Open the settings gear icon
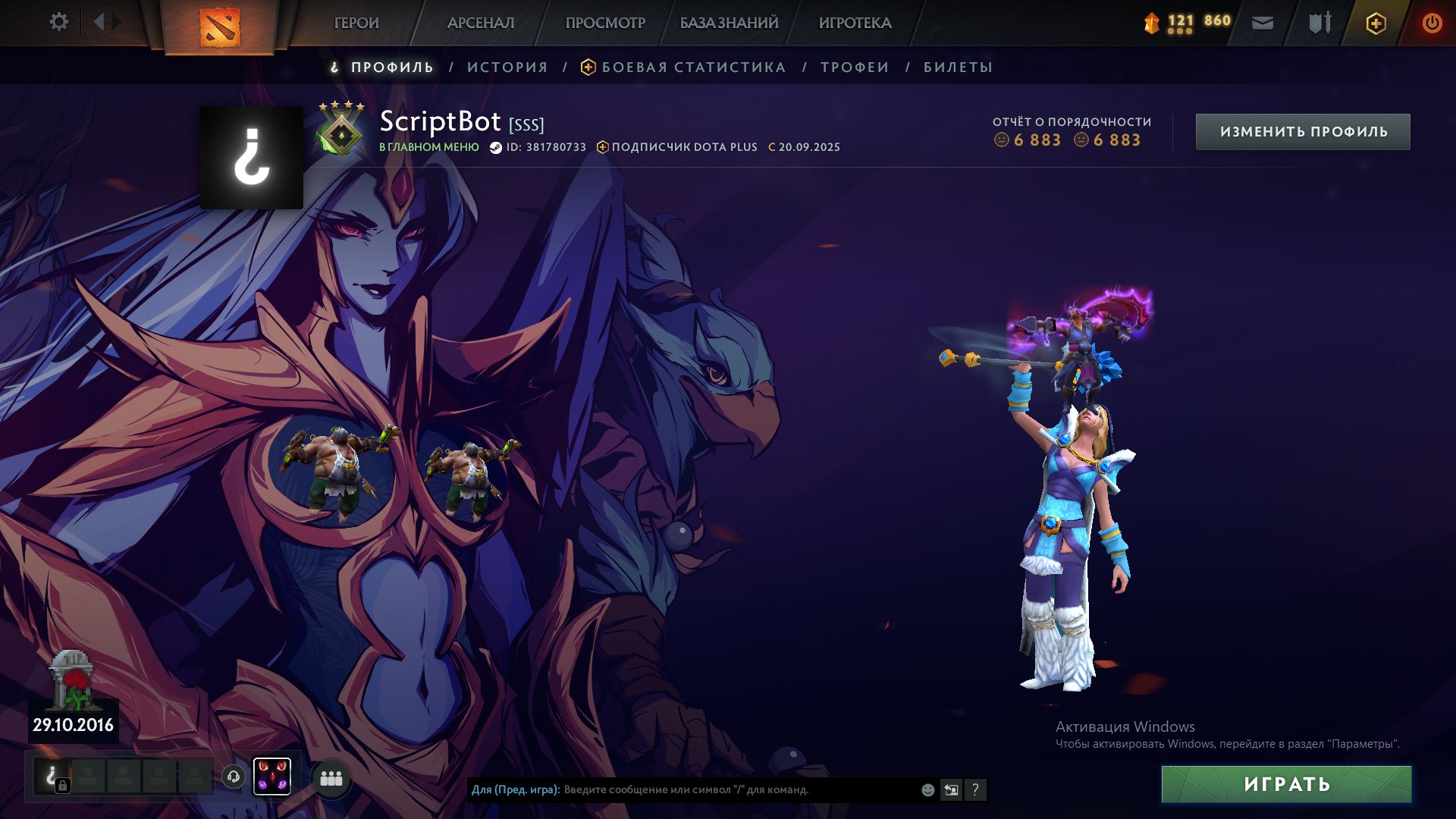 pos(58,22)
